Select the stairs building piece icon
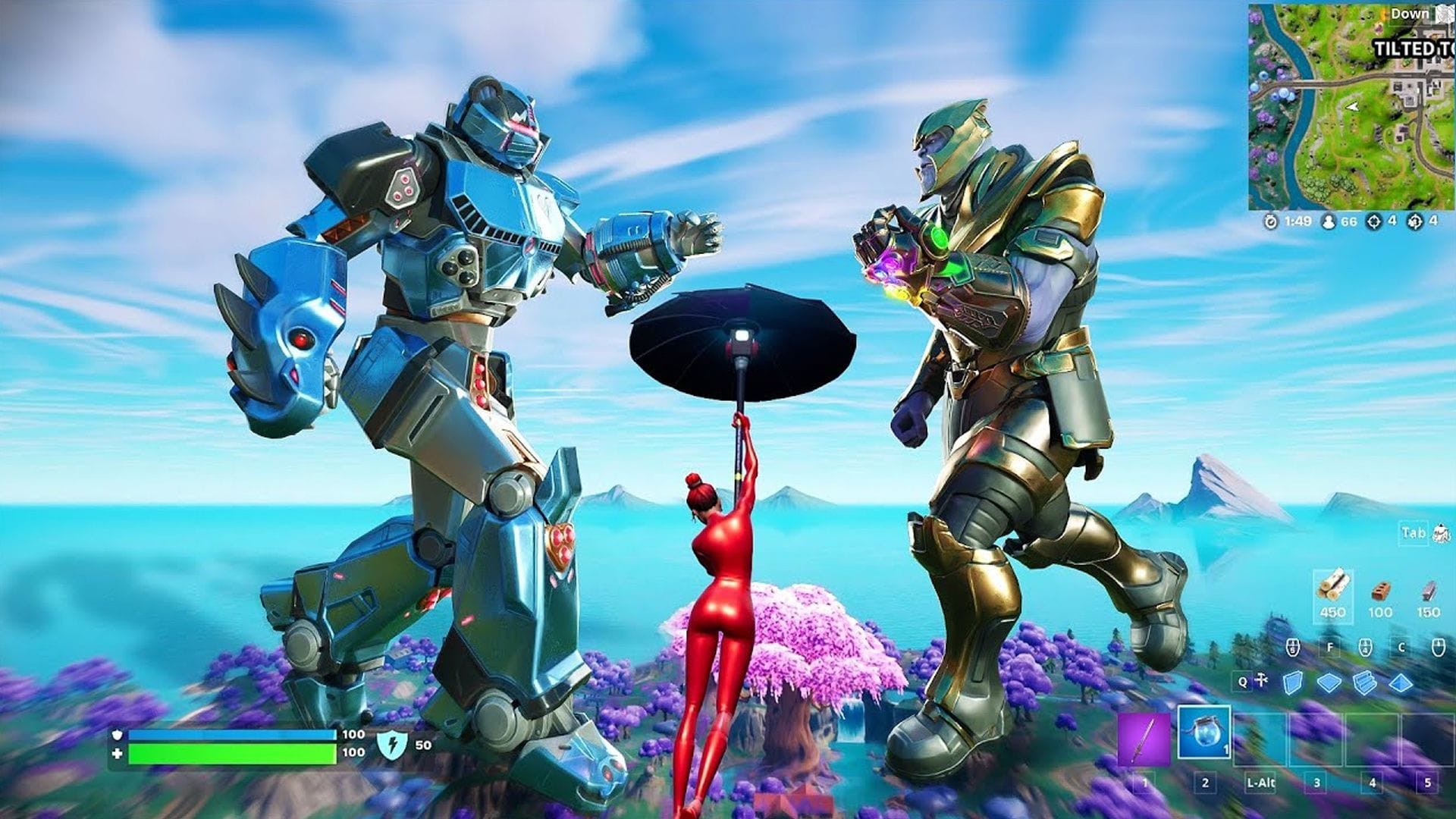Viewport: 1456px width, 819px height. 1364,681
